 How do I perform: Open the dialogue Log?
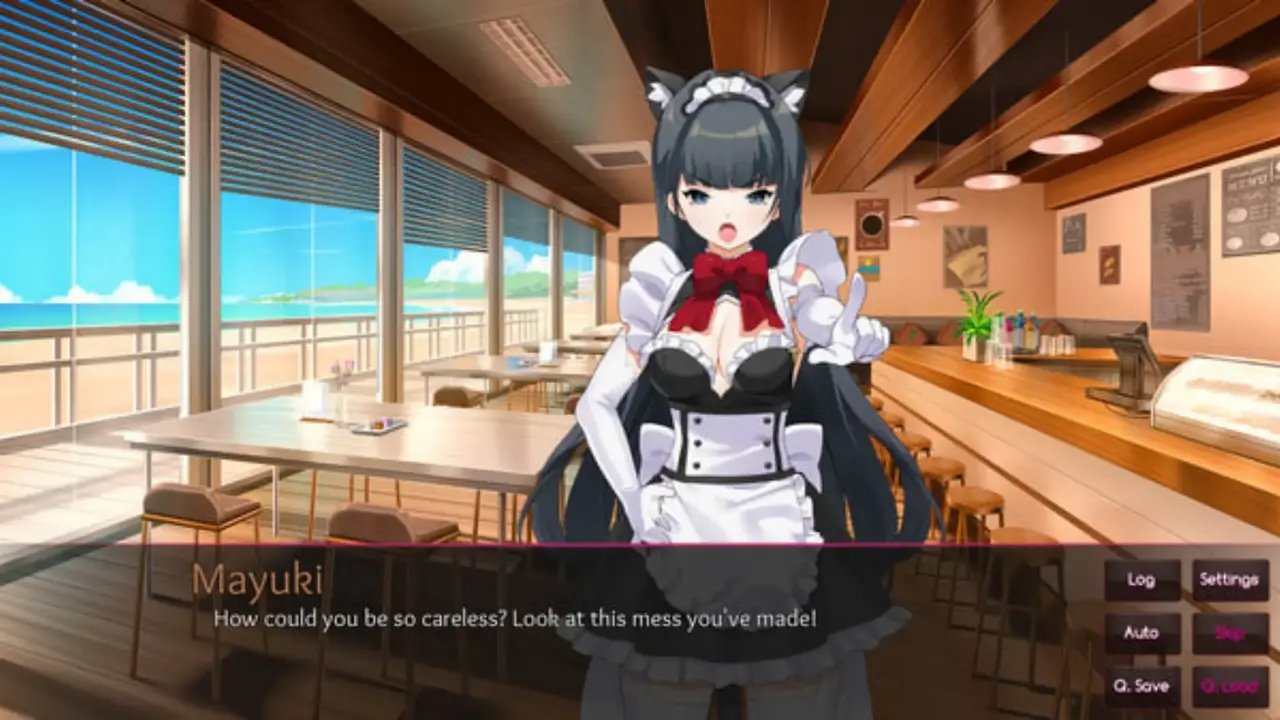[x=1141, y=580]
